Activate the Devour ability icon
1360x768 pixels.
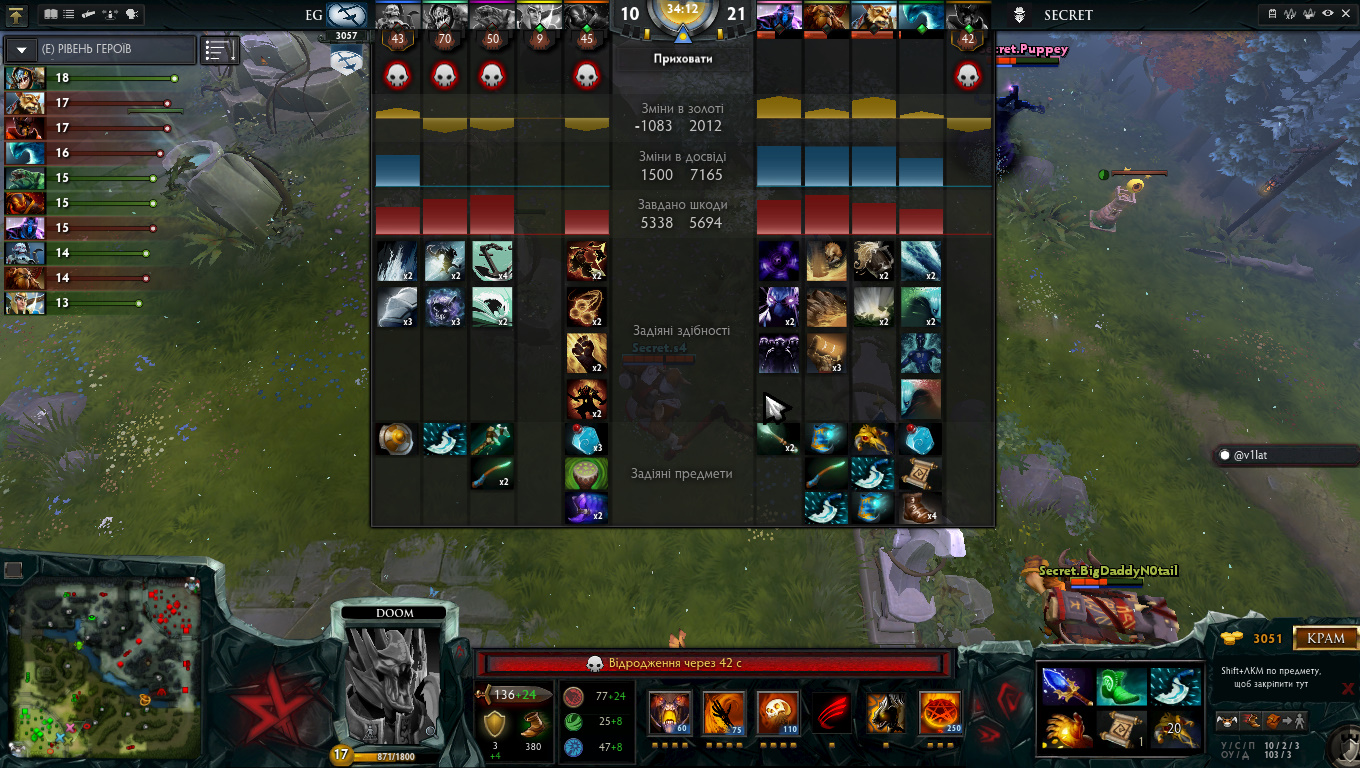[x=669, y=713]
